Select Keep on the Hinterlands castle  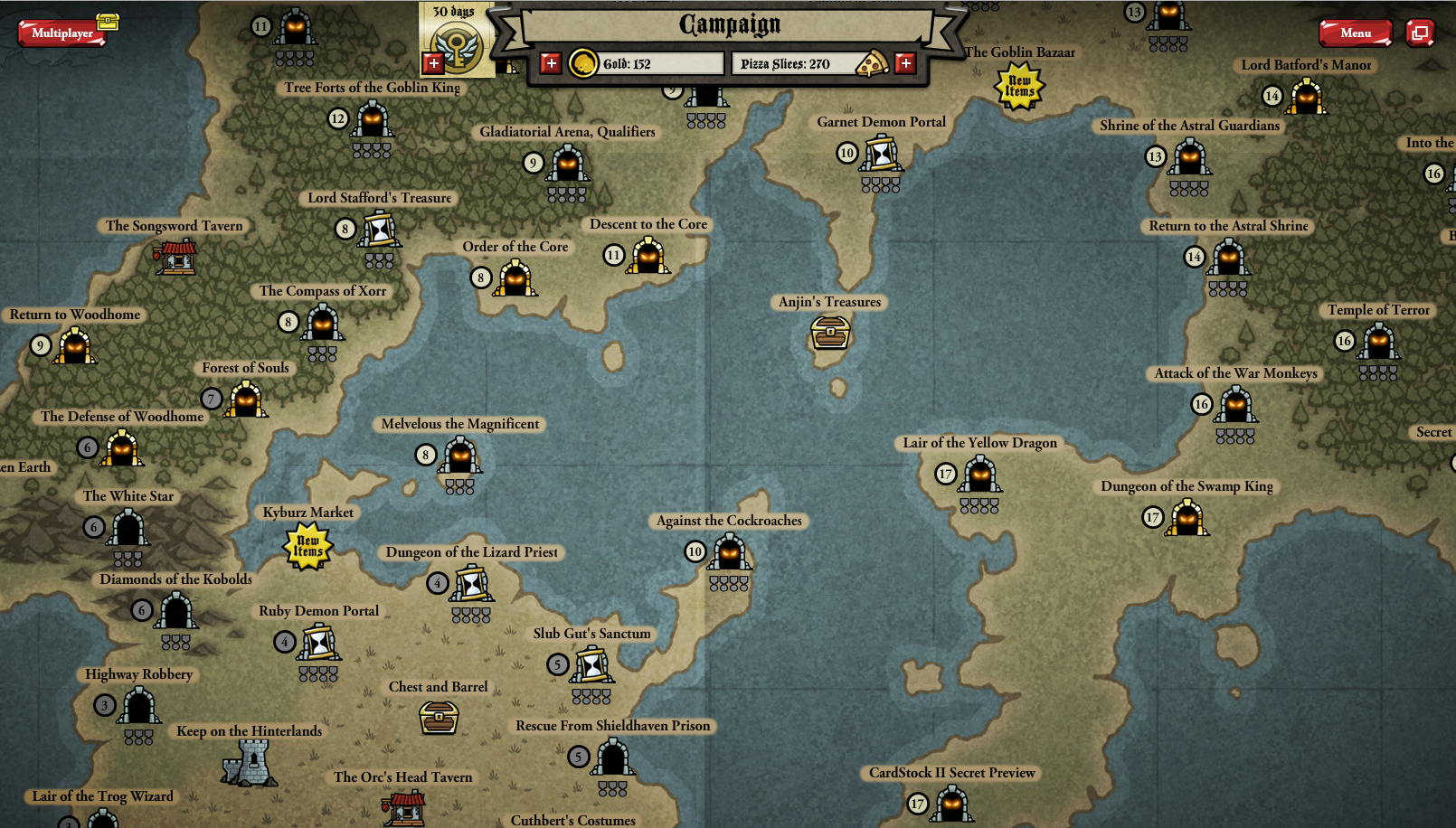click(x=251, y=763)
